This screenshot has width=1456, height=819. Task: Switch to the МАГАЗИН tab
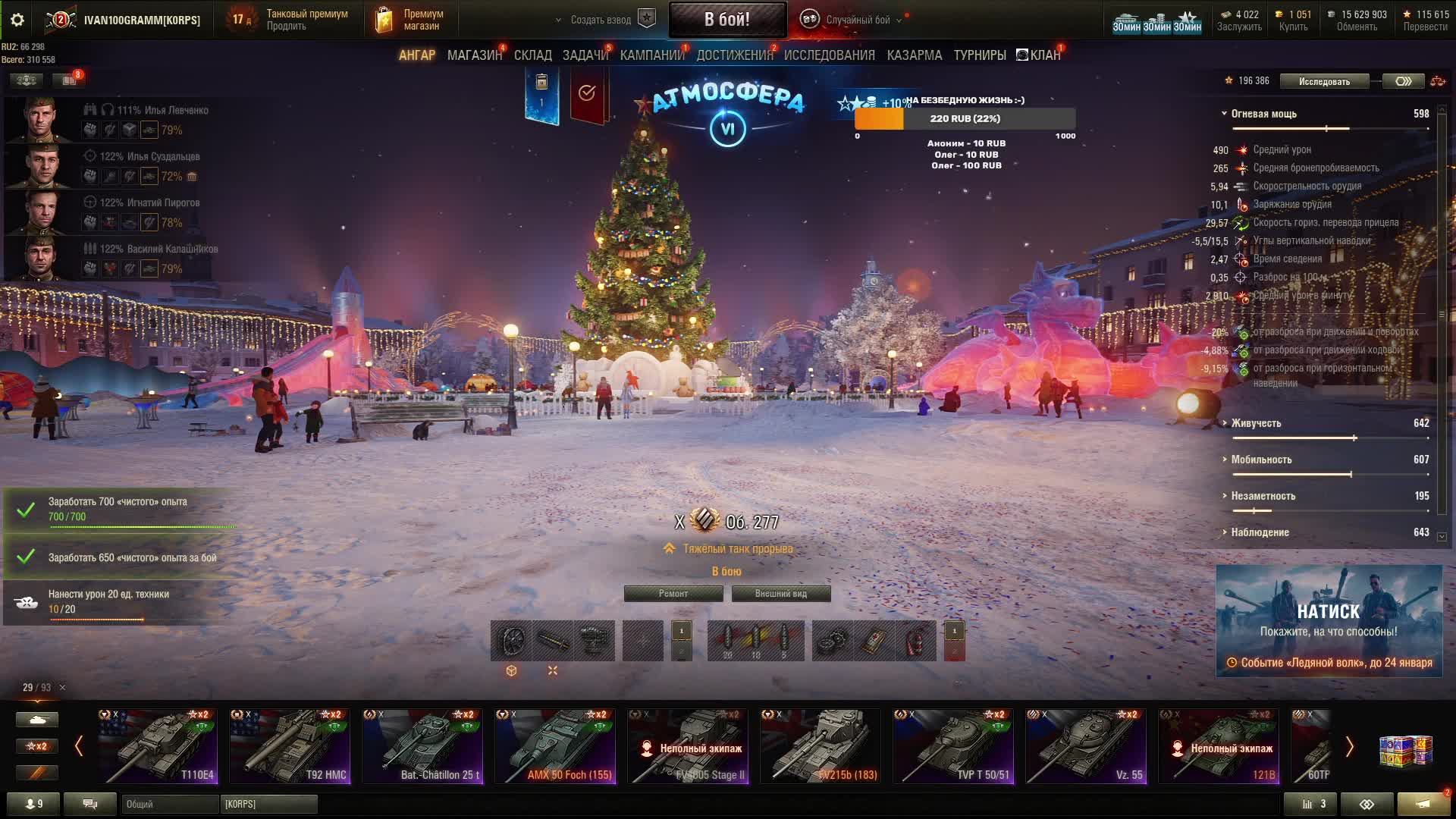pos(474,55)
